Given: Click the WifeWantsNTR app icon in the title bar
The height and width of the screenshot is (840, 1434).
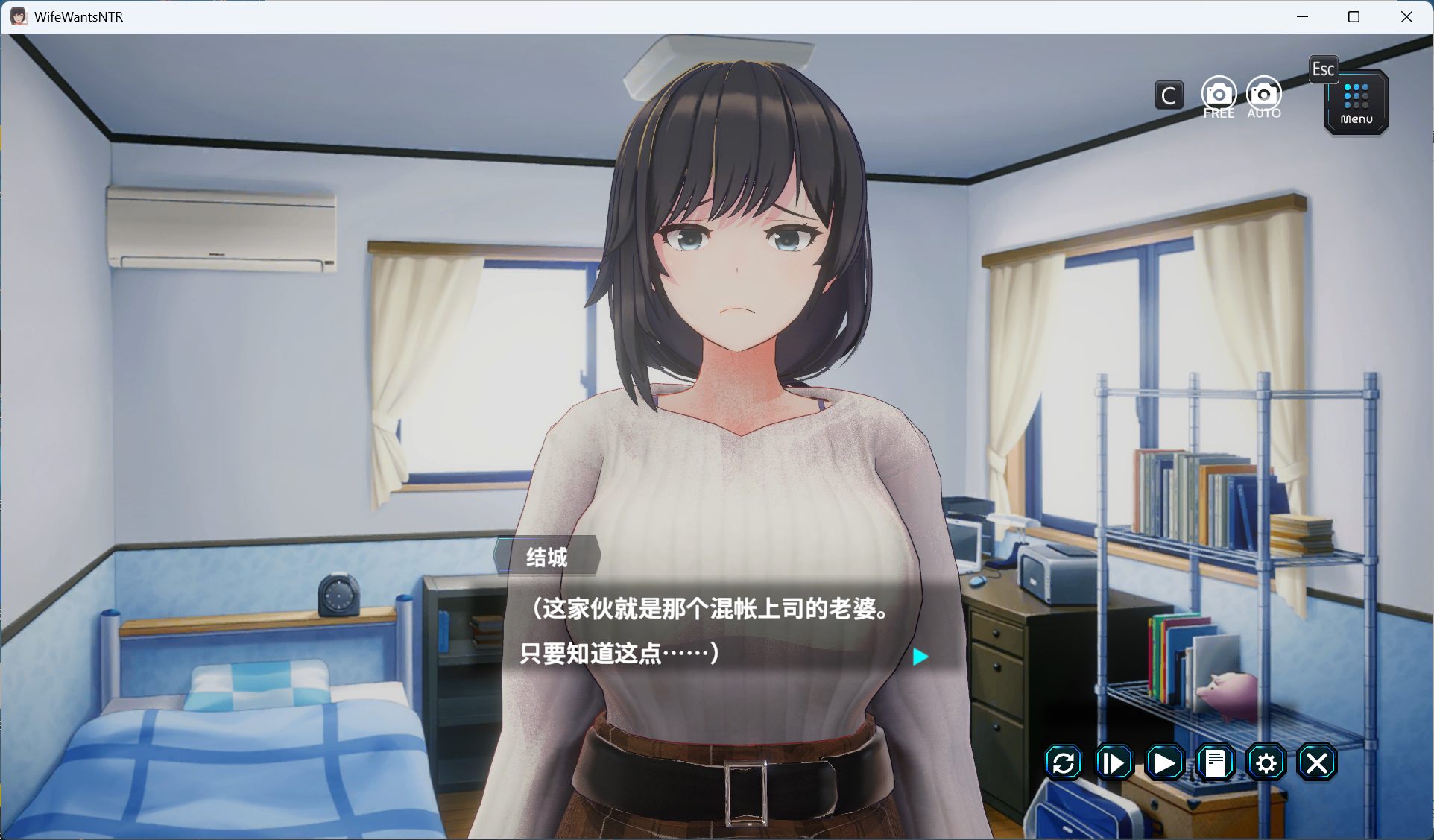Looking at the screenshot, I should click(17, 16).
